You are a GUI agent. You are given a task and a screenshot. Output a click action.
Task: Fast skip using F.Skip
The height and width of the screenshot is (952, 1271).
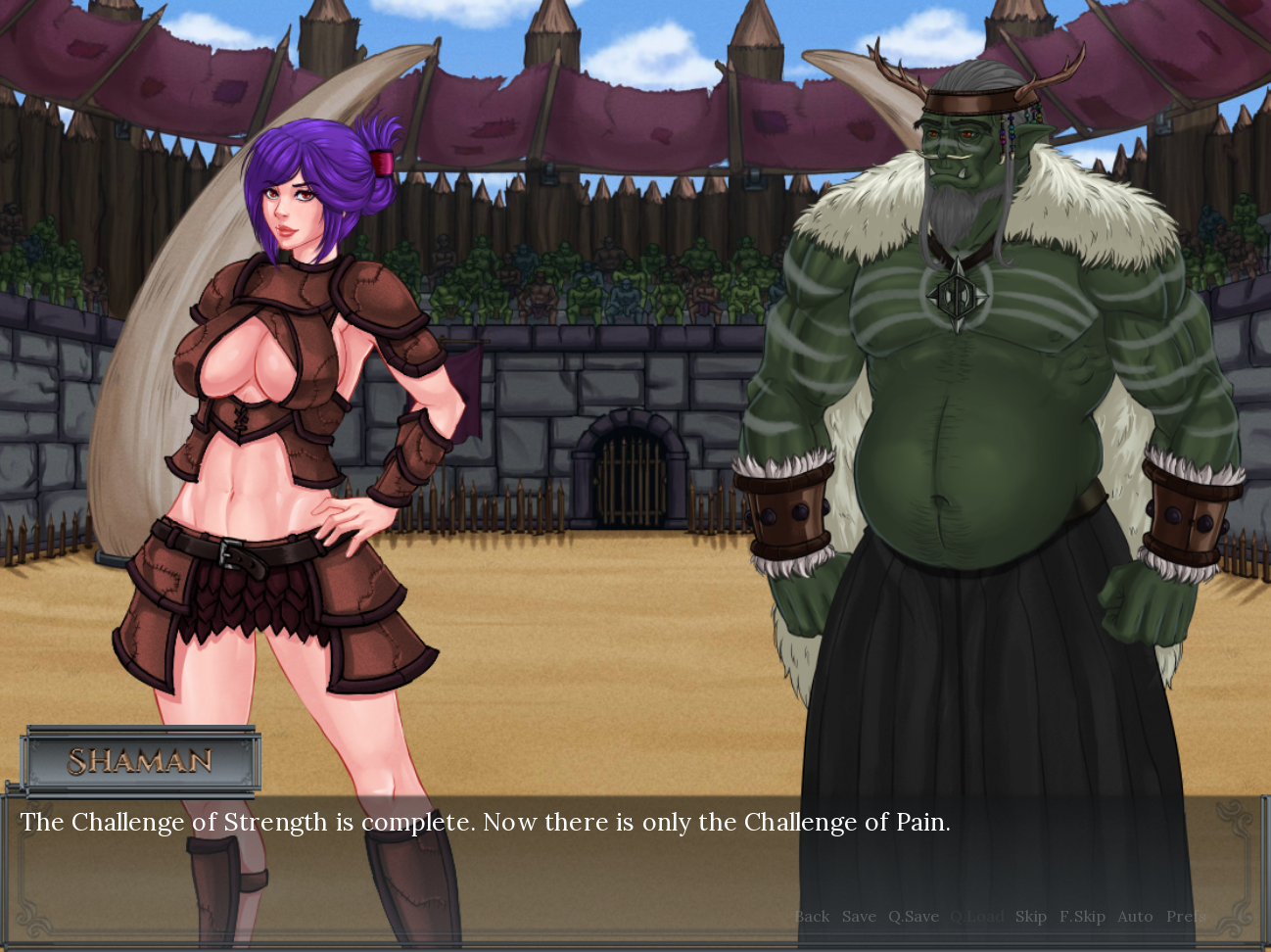1082,917
